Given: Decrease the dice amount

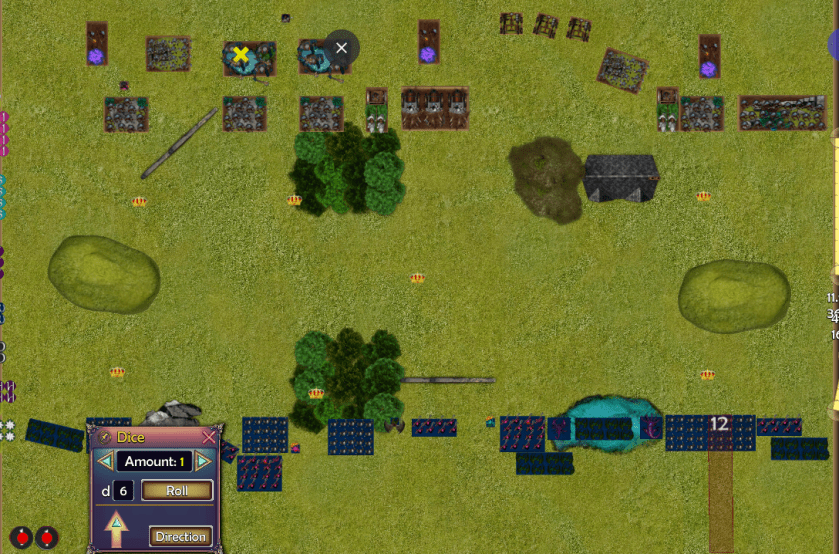Looking at the screenshot, I should pos(105,461).
